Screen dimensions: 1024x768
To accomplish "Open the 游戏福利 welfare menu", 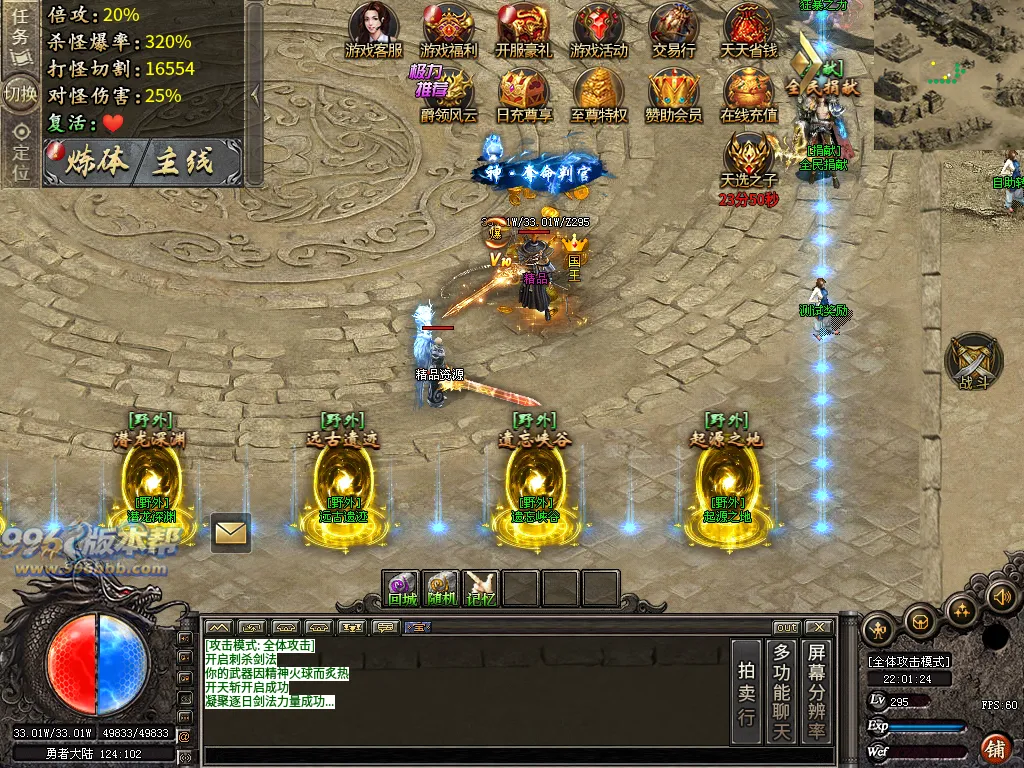I will coord(449,28).
